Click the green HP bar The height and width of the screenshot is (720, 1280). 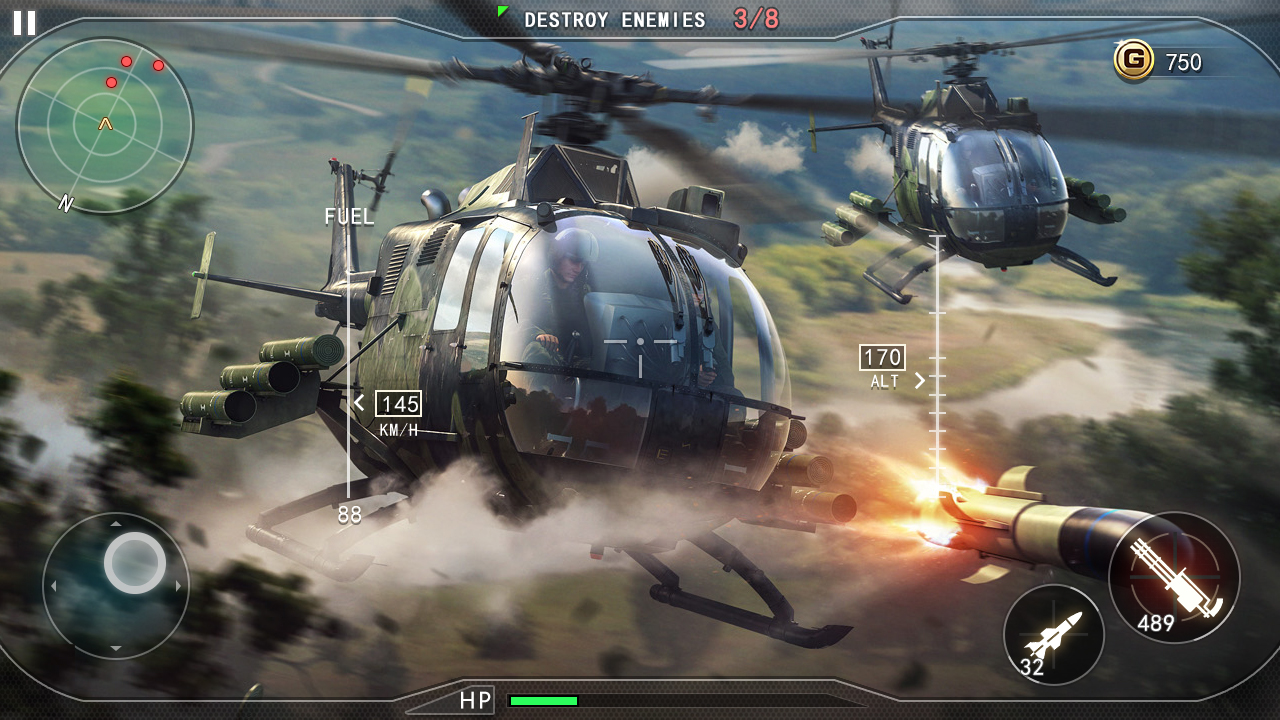pyautogui.click(x=545, y=701)
